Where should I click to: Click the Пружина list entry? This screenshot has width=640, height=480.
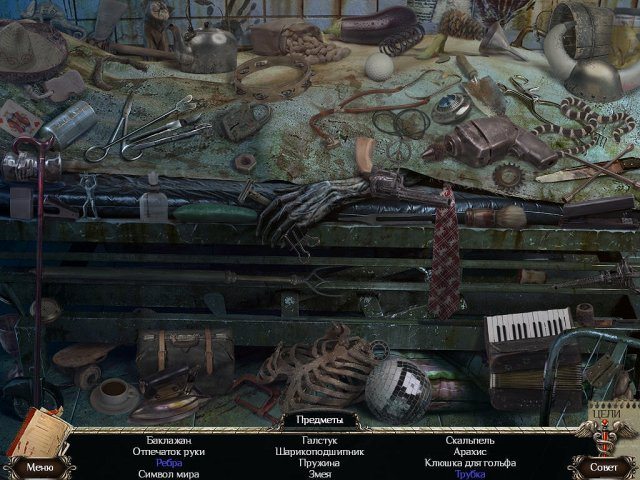[x=320, y=463]
